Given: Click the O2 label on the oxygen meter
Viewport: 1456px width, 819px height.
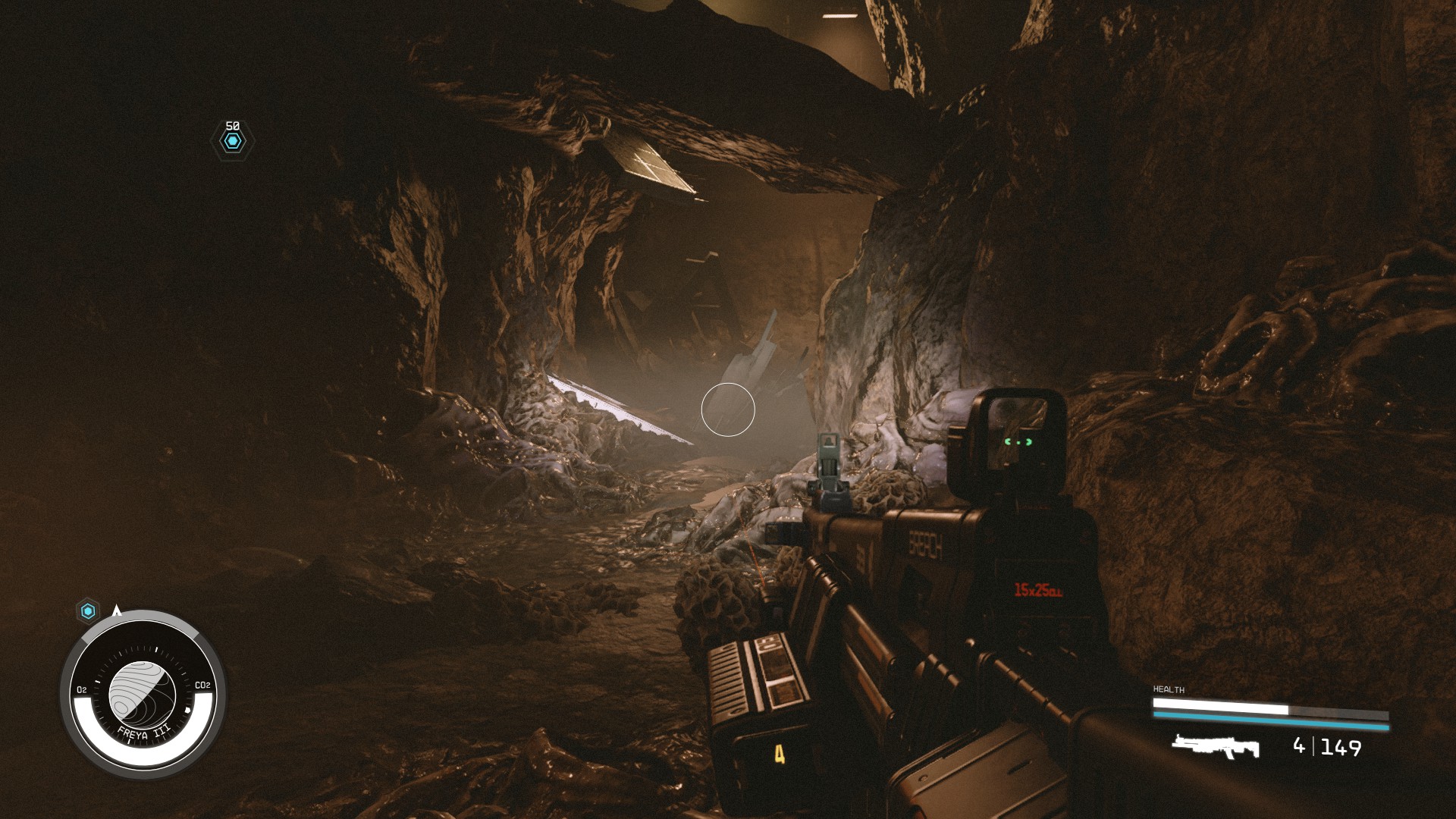Looking at the screenshot, I should click(x=81, y=688).
